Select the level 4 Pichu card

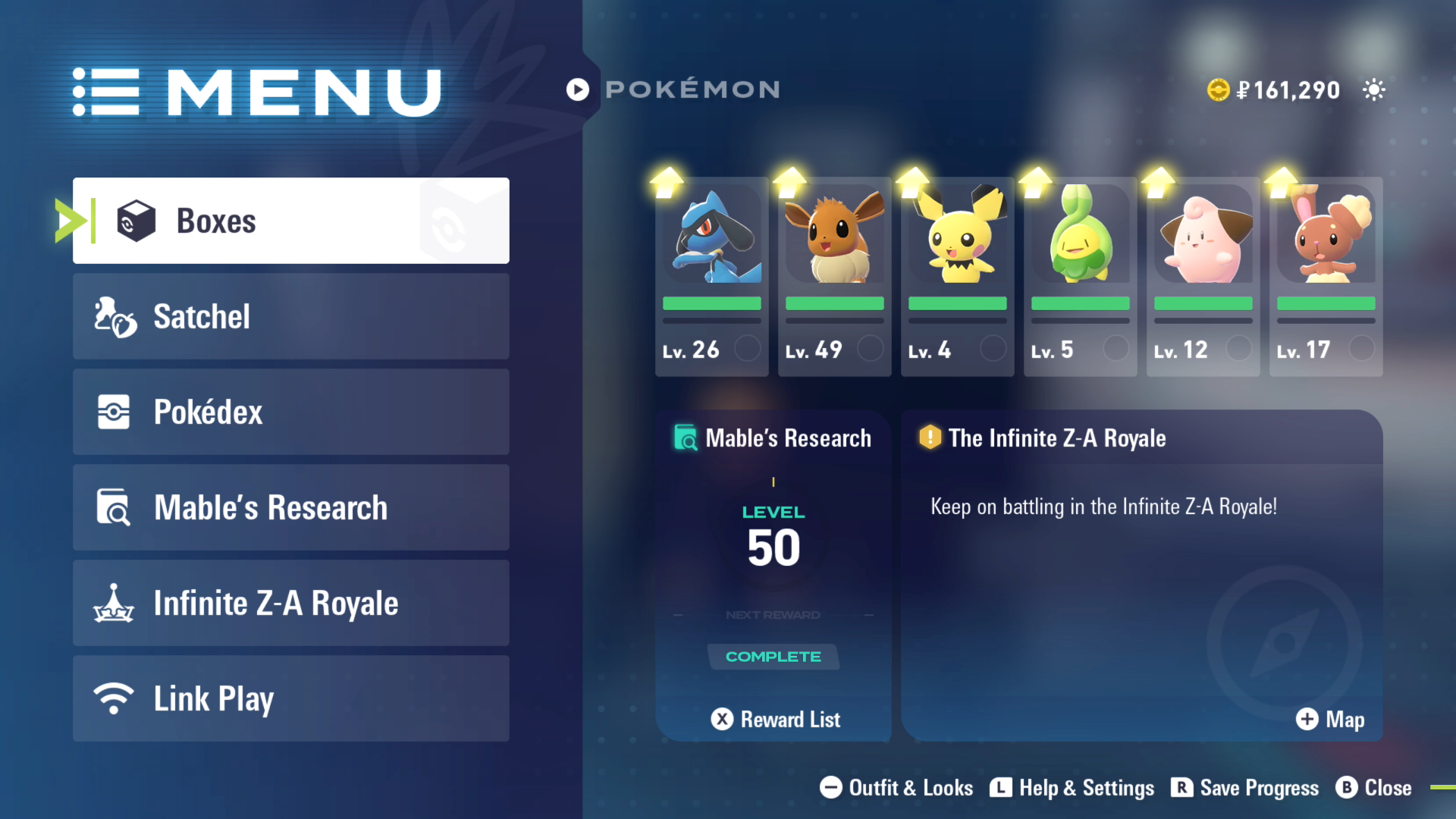pos(957,277)
